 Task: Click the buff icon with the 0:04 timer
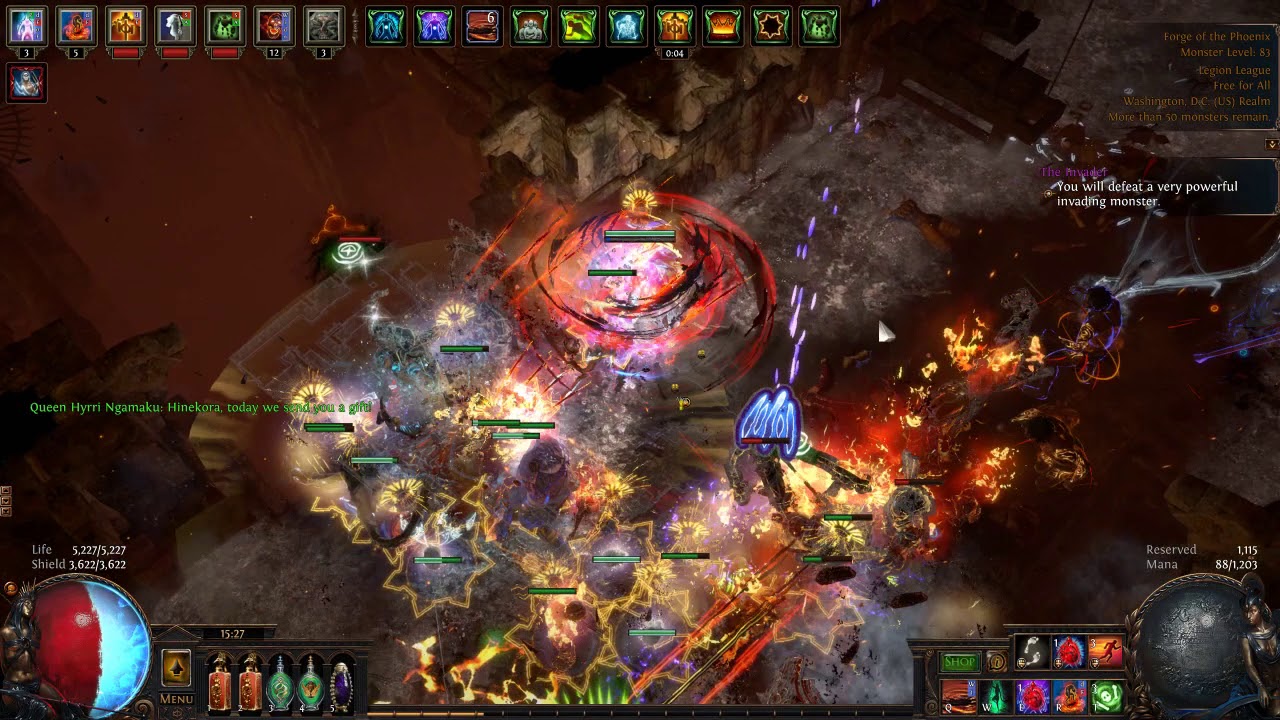point(675,27)
